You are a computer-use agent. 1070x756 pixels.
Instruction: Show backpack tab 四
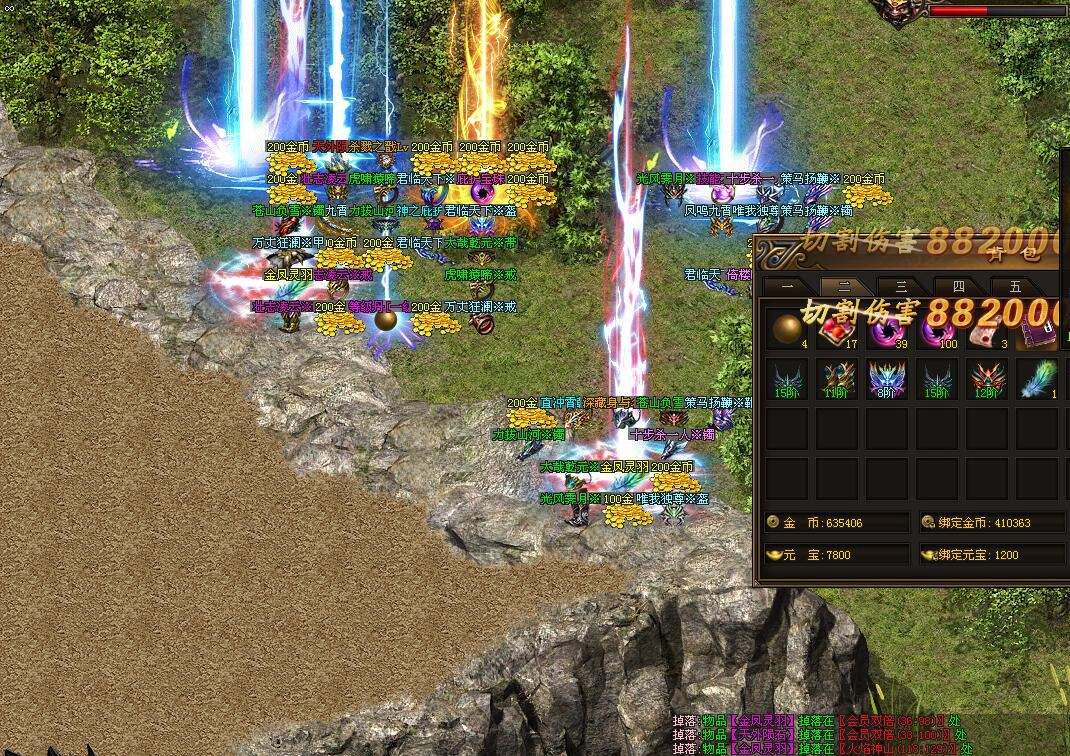959,286
